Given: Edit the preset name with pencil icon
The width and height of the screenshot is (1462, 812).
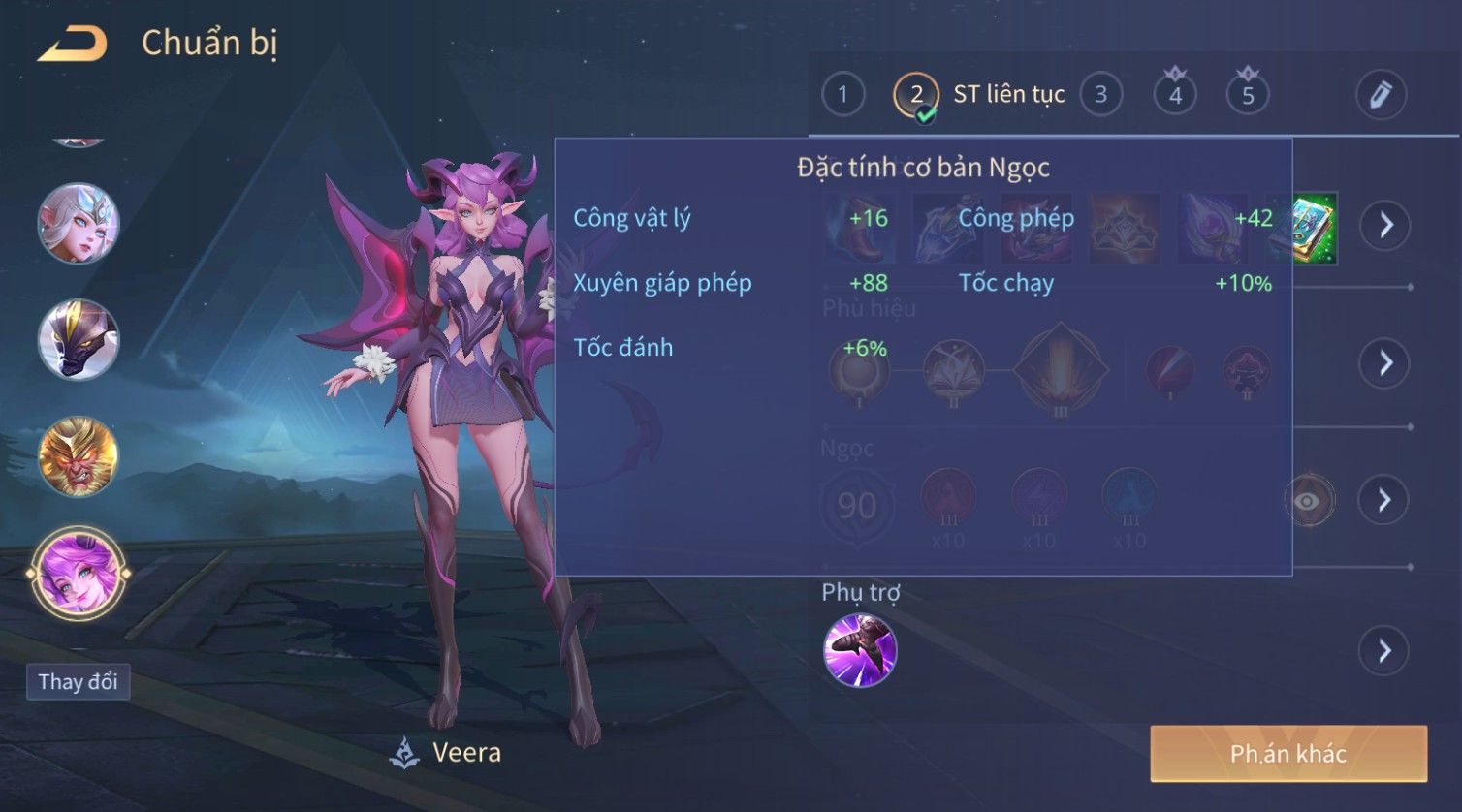Looking at the screenshot, I should (x=1381, y=95).
